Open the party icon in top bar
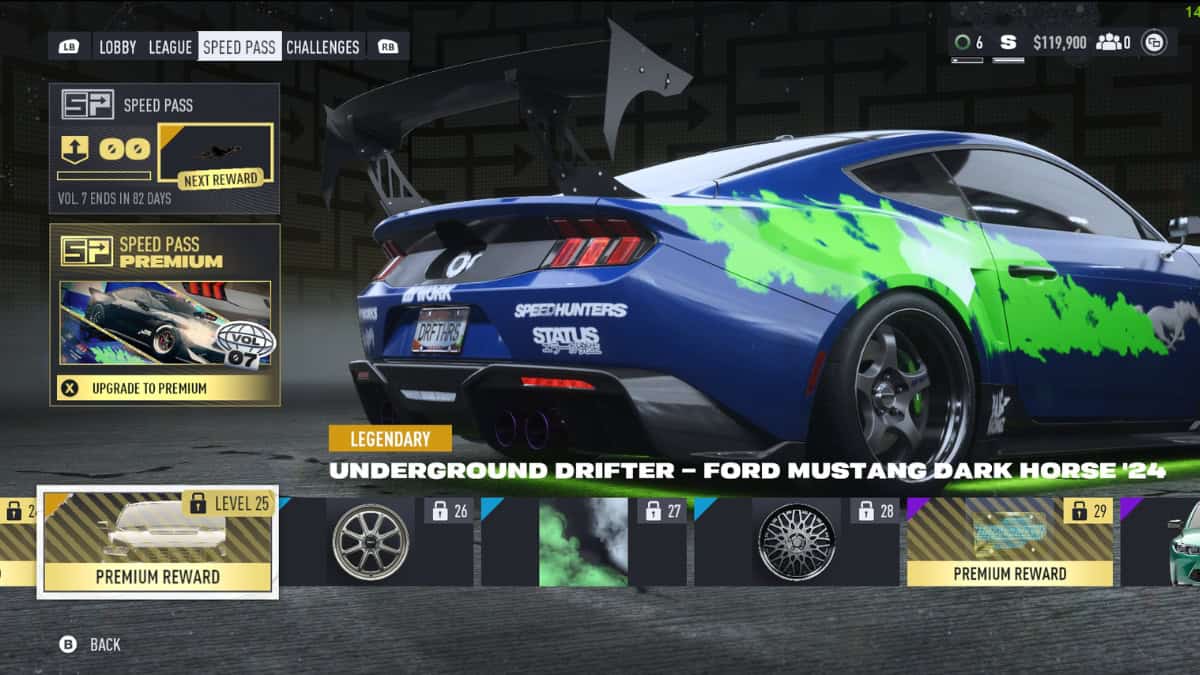This screenshot has width=1200, height=675. coord(1113,42)
